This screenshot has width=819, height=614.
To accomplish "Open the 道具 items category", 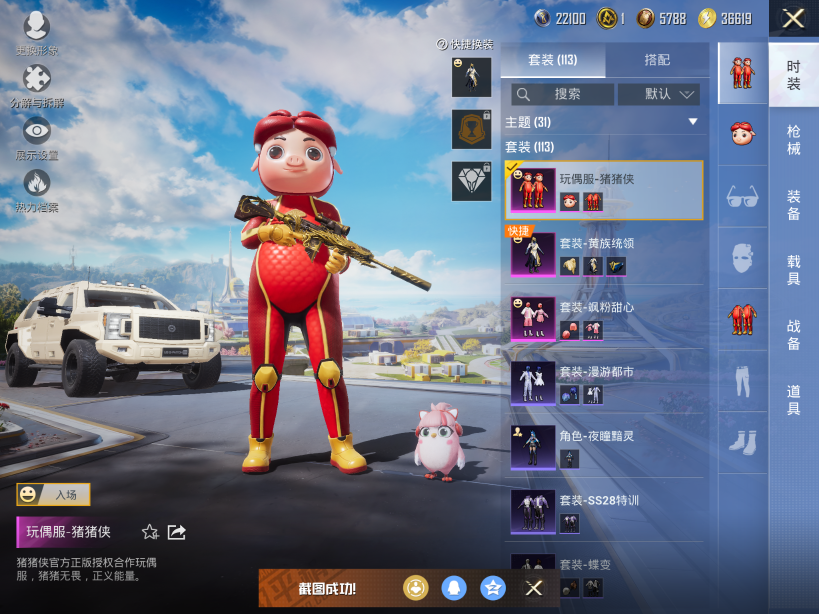I will pyautogui.click(x=793, y=400).
